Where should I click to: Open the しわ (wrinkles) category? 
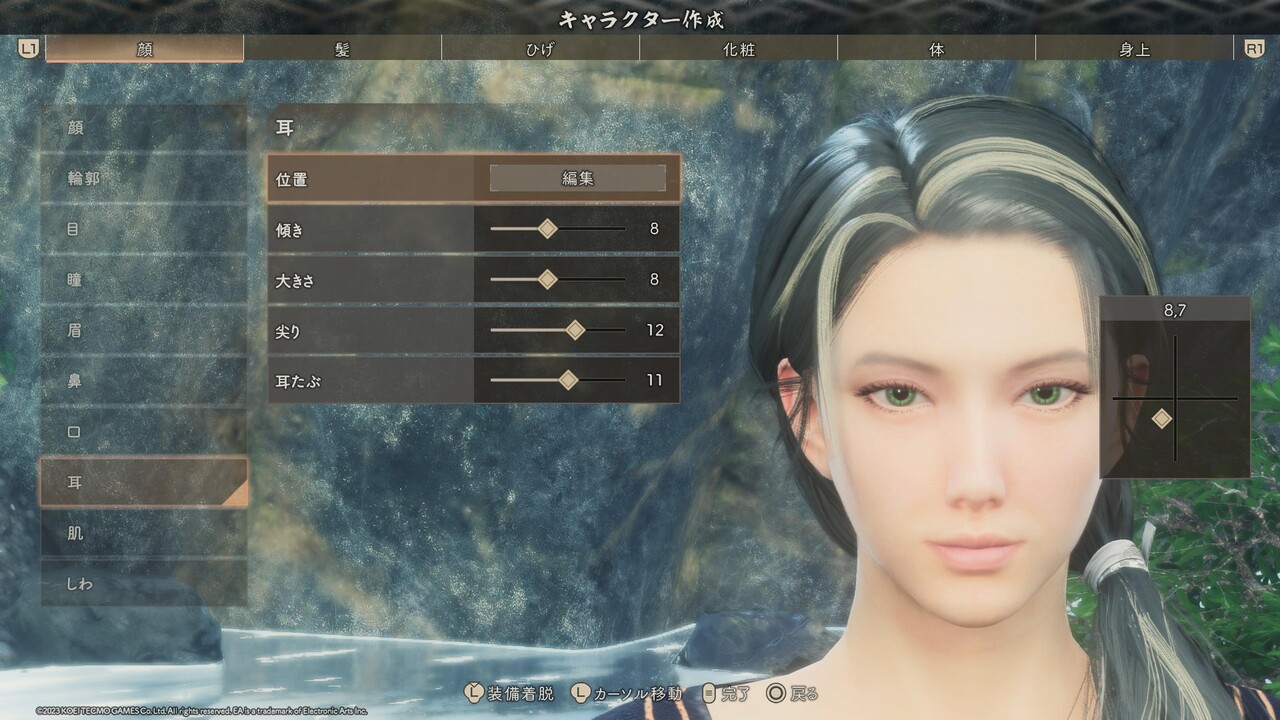point(143,583)
